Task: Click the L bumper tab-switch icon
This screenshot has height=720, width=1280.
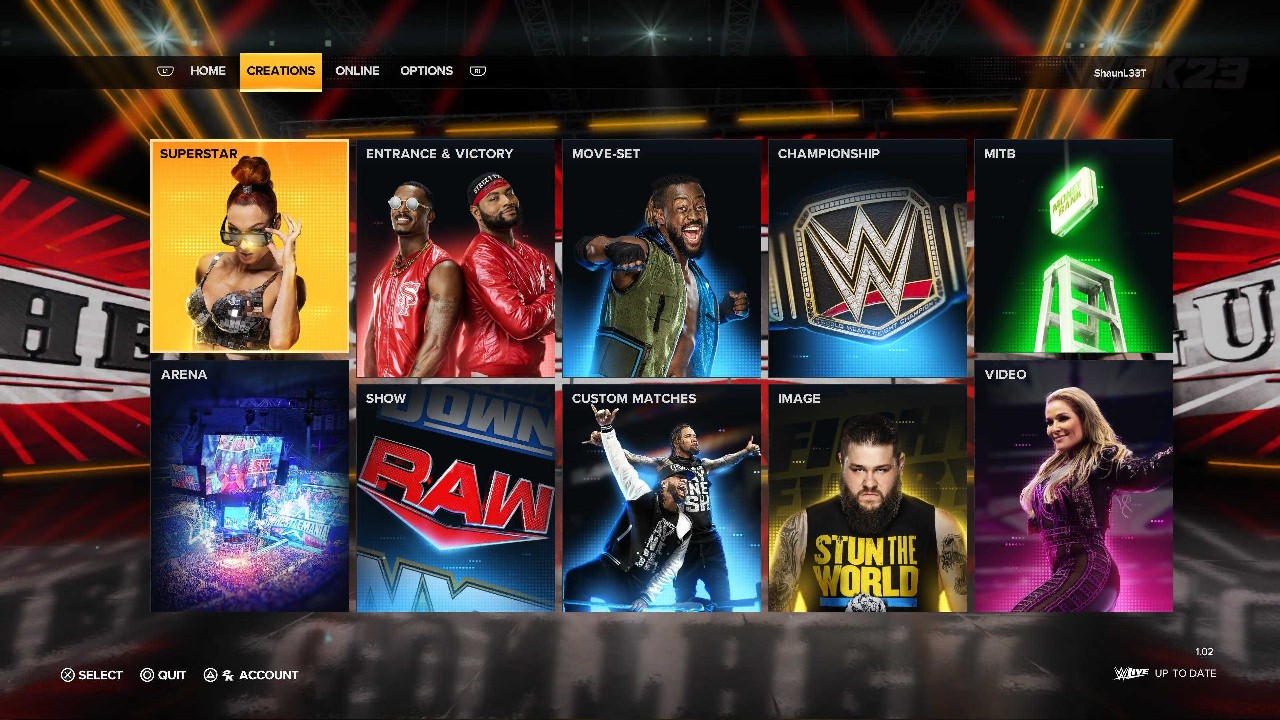Action: click(x=164, y=70)
